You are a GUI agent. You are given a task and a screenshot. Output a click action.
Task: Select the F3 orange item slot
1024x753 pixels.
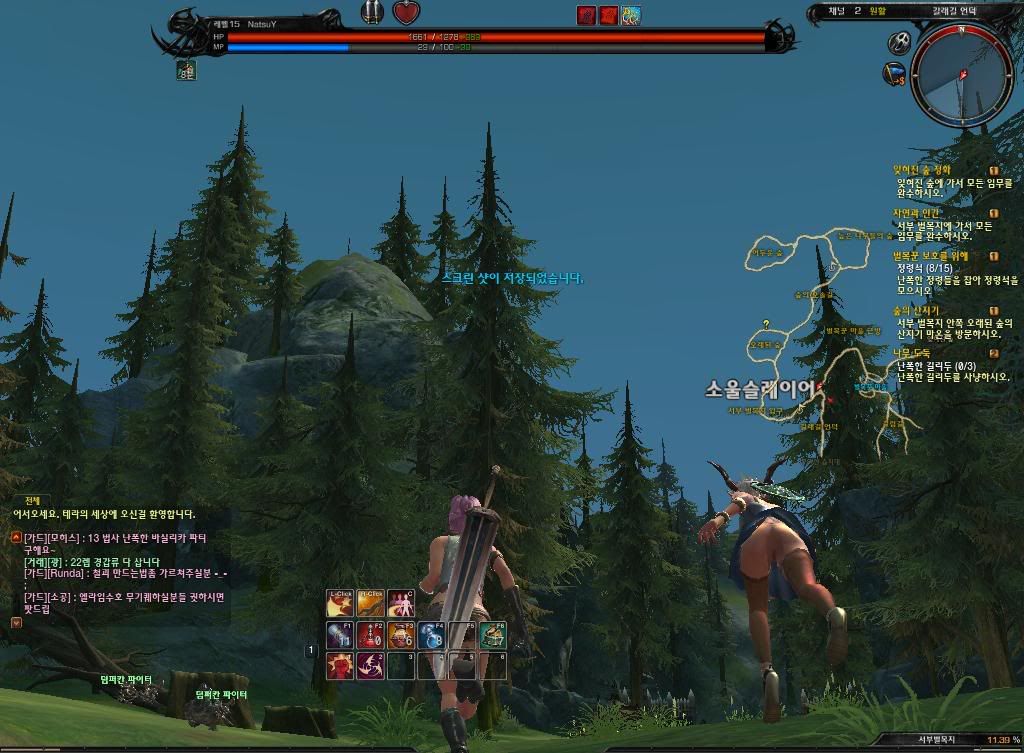[x=400, y=635]
